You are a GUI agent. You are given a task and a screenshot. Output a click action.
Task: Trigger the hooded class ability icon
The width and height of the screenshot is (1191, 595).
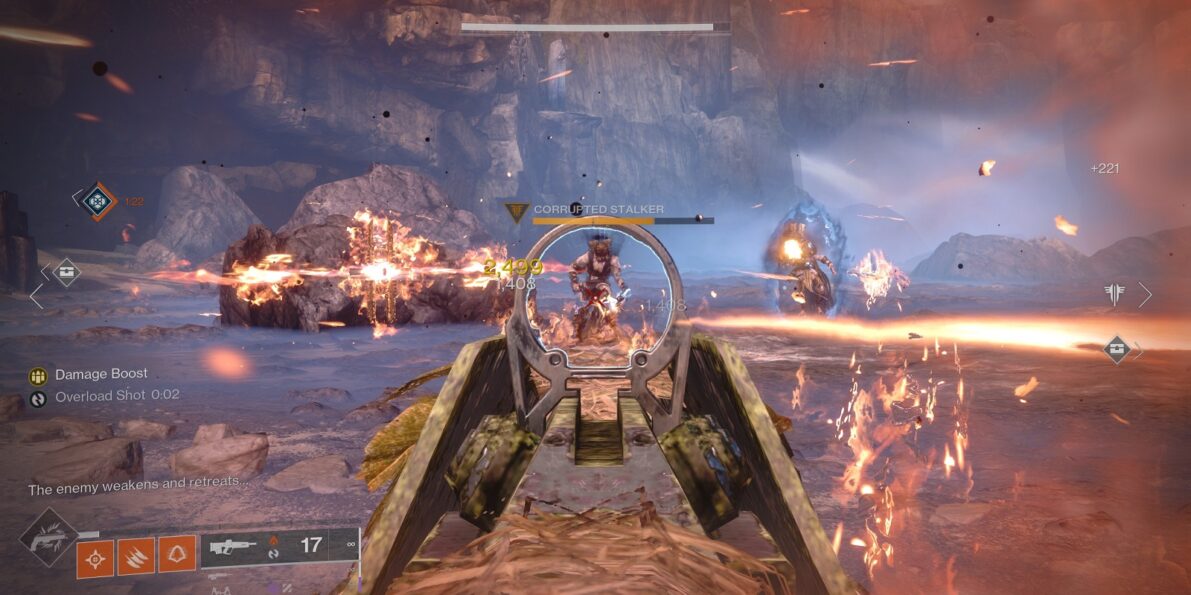tap(177, 558)
